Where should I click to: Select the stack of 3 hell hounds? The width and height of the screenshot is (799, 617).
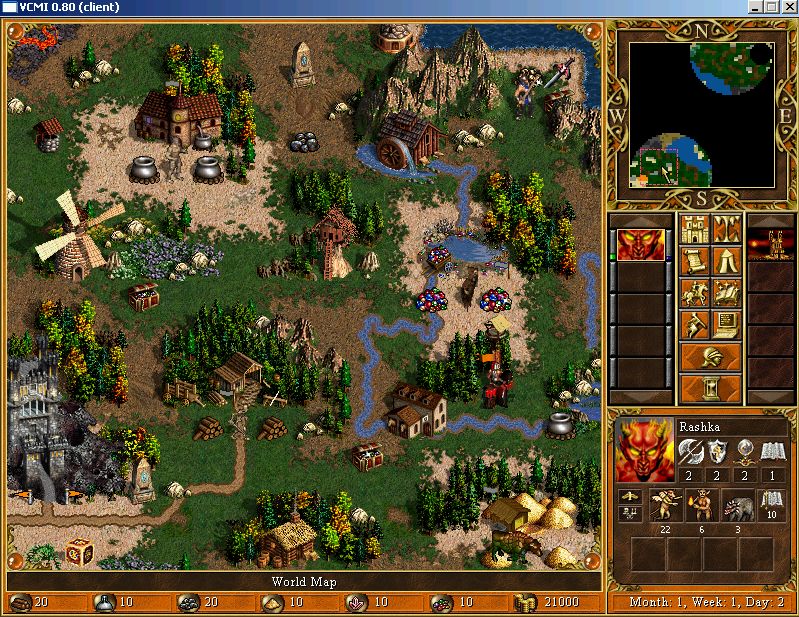tap(737, 505)
